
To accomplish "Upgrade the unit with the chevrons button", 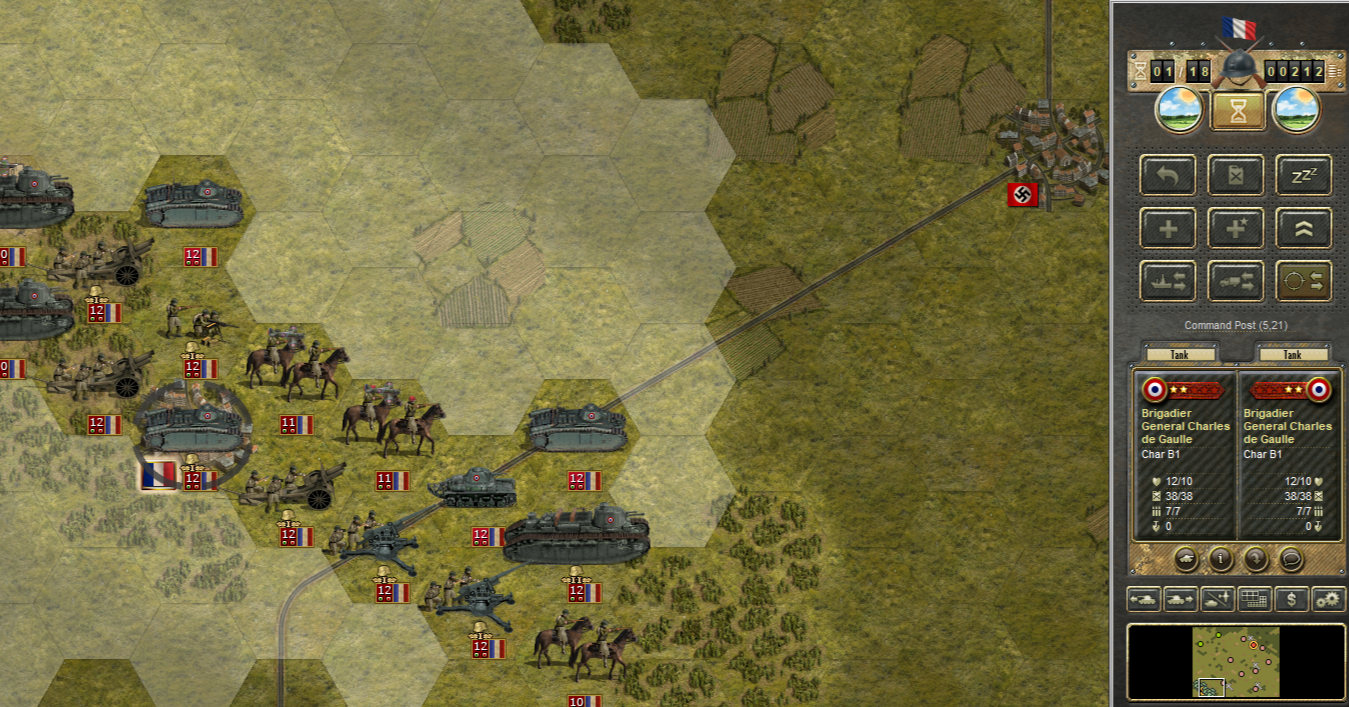I will tap(1304, 228).
